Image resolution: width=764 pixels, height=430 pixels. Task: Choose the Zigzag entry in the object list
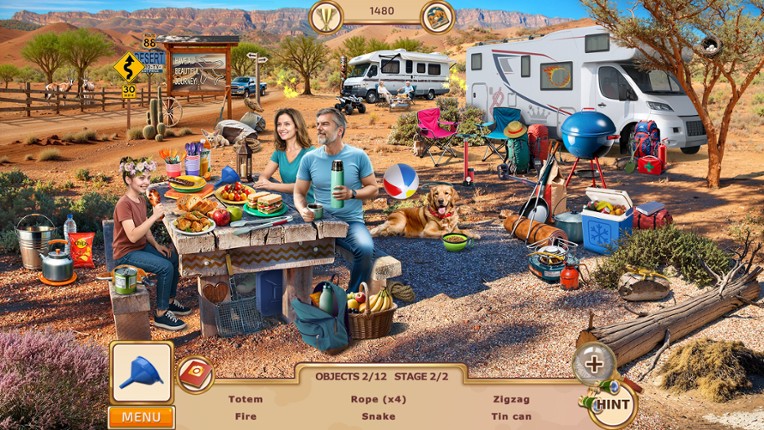pyautogui.click(x=511, y=399)
